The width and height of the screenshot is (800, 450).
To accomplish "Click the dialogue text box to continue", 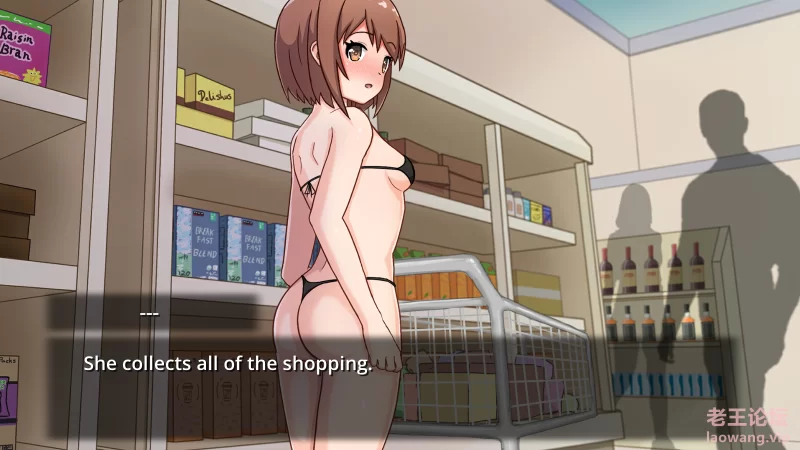I will pyautogui.click(x=400, y=363).
